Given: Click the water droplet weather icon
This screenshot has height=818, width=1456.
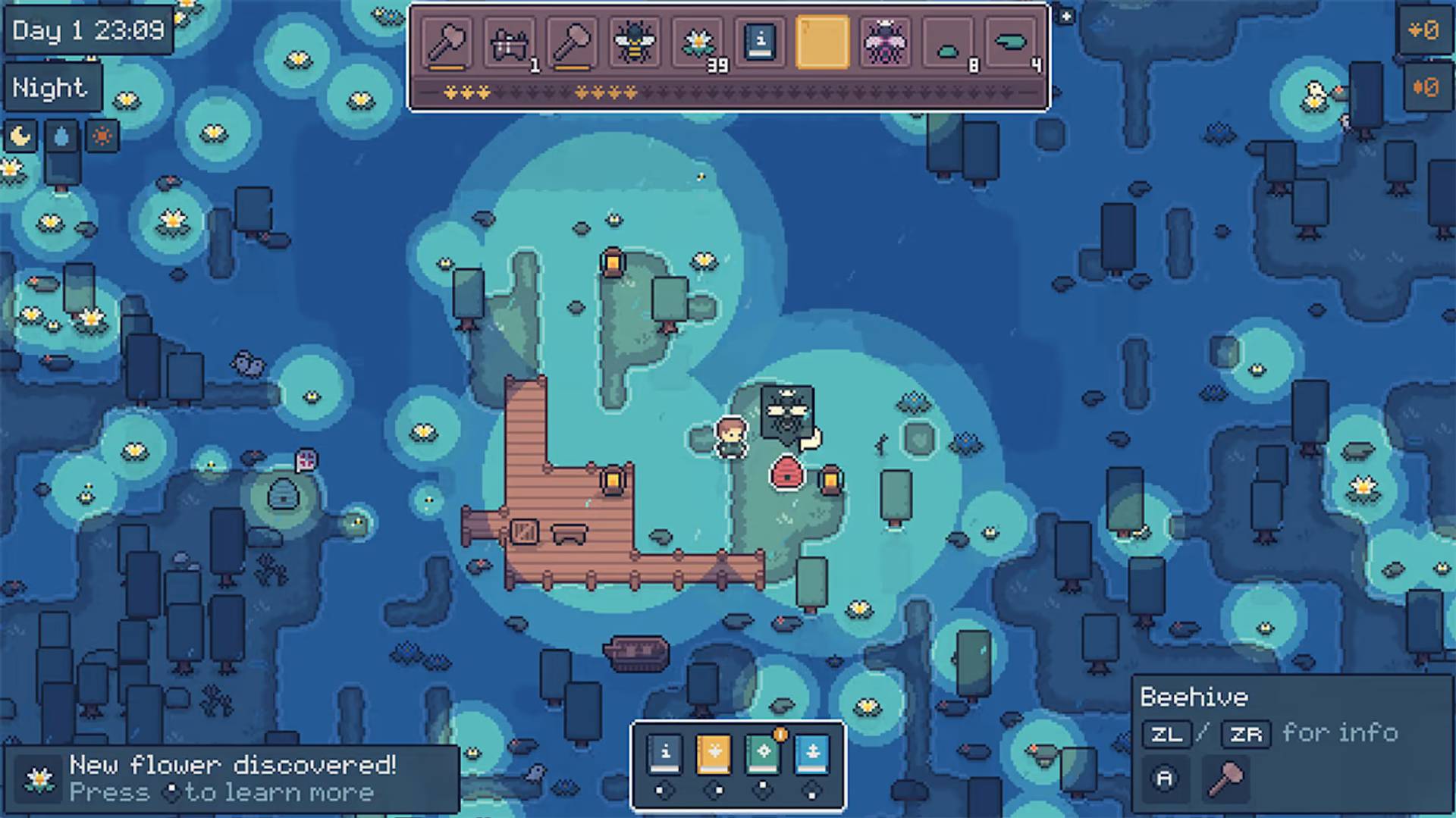Looking at the screenshot, I should (61, 136).
